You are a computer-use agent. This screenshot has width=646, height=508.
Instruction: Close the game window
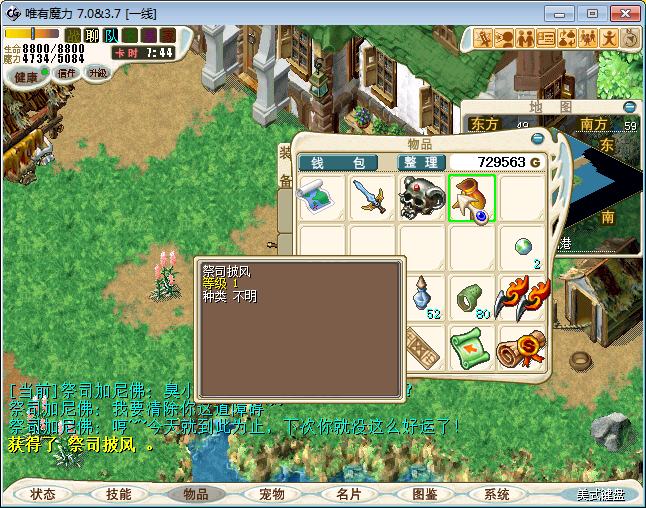pyautogui.click(x=621, y=12)
